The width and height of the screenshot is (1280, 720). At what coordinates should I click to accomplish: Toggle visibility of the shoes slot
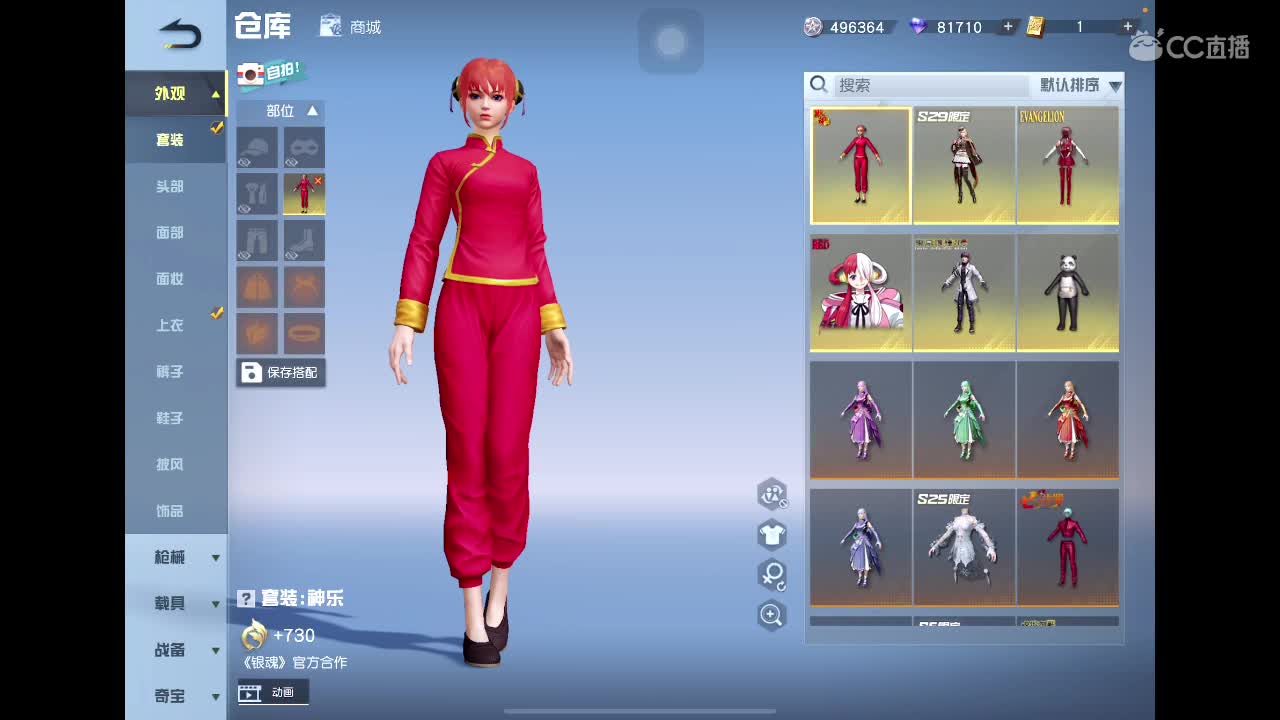click(291, 255)
